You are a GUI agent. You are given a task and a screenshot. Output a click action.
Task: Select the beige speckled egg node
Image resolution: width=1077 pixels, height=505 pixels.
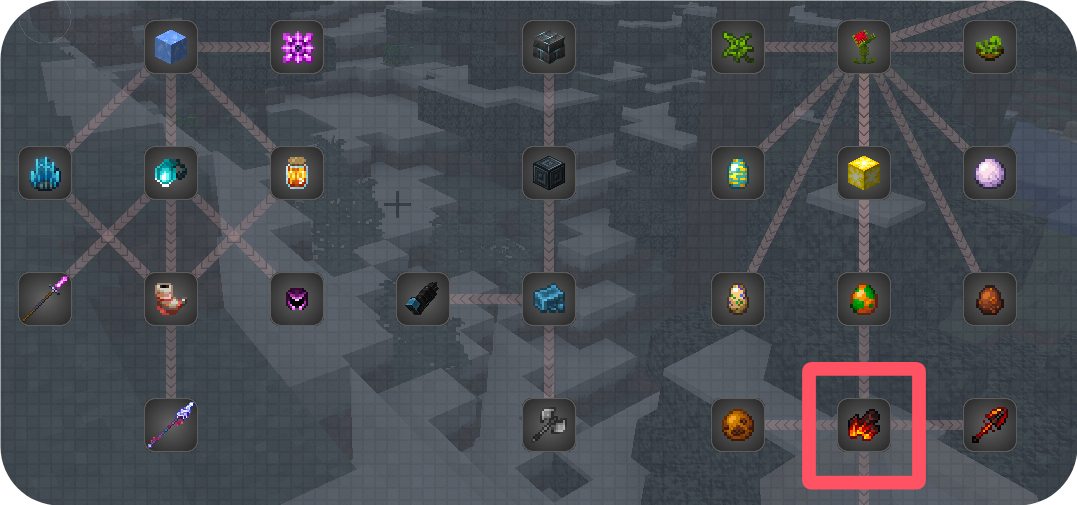(x=738, y=299)
